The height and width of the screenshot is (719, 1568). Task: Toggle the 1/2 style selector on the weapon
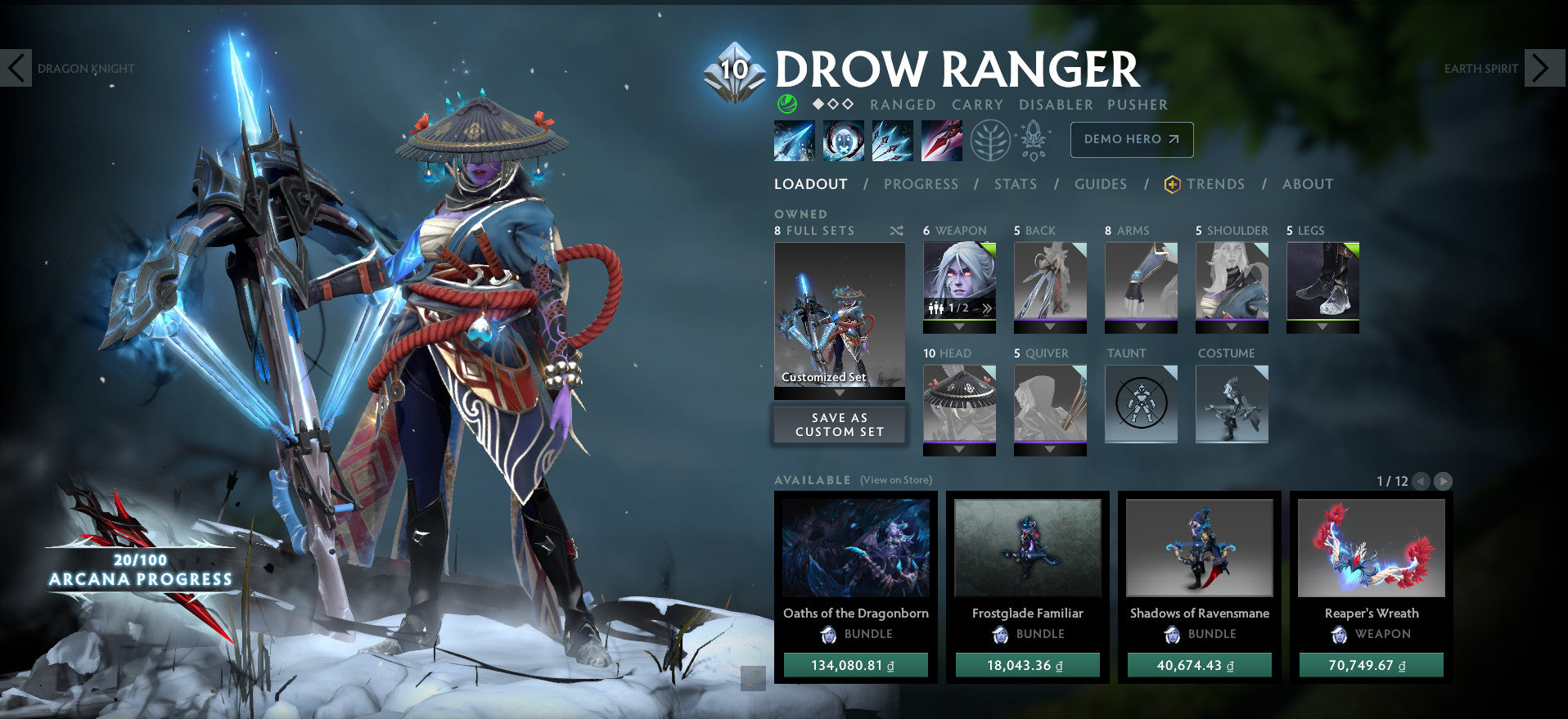tap(958, 308)
